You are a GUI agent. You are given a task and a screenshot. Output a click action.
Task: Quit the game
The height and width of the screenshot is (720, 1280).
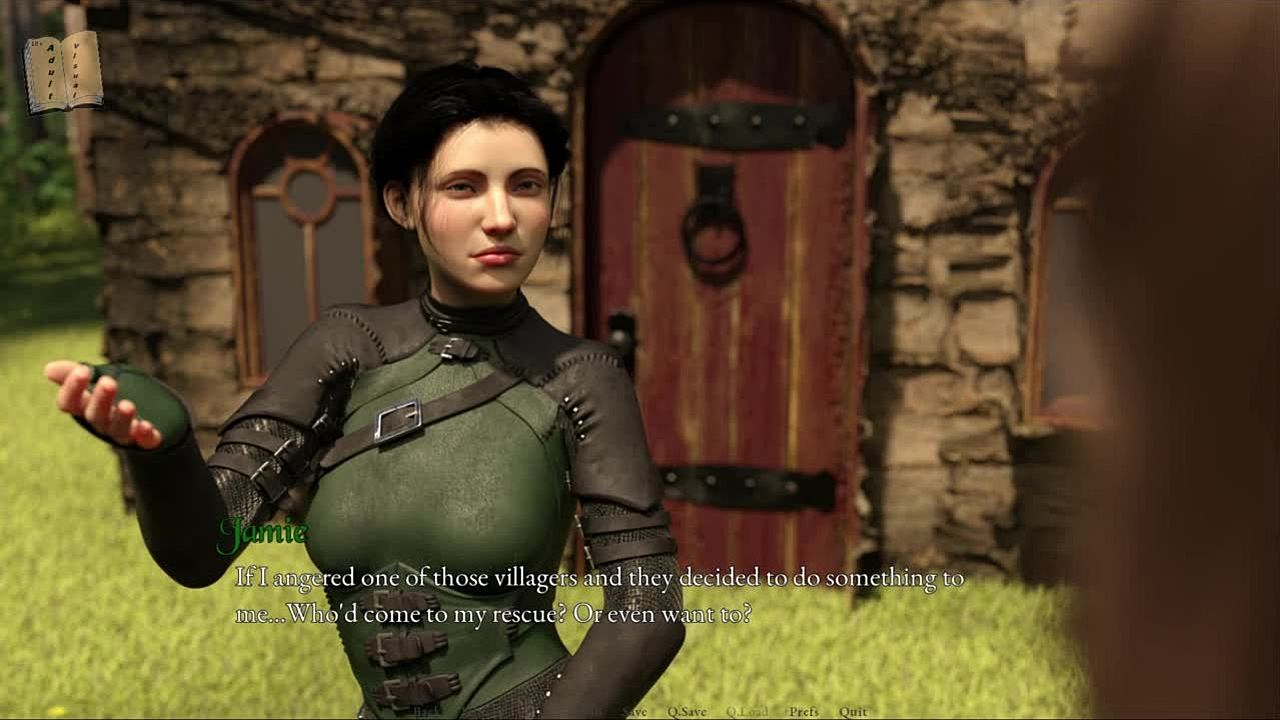tap(853, 712)
